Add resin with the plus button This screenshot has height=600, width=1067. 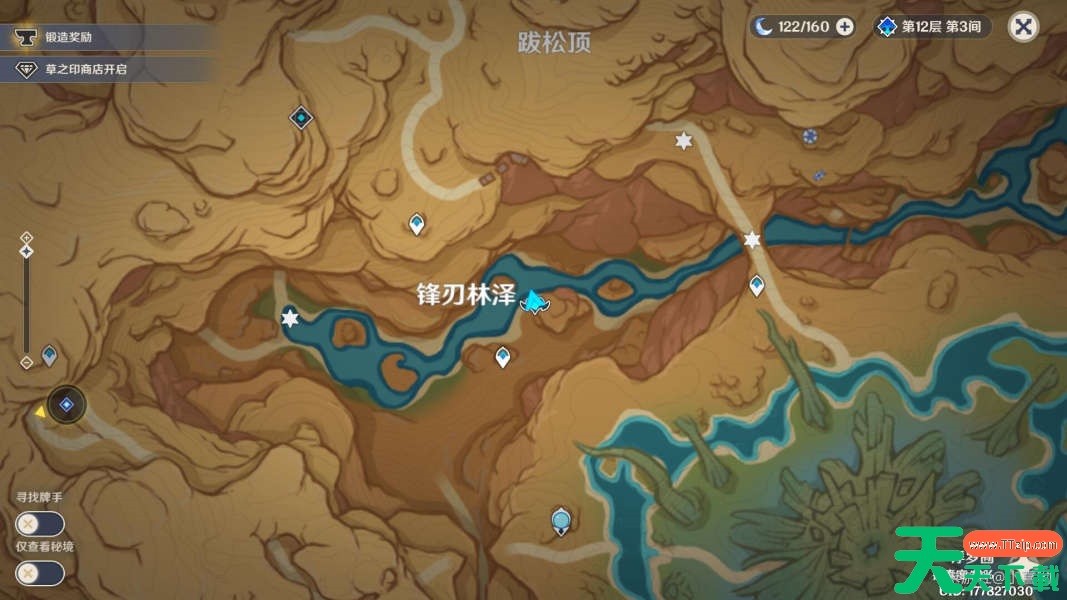point(845,27)
